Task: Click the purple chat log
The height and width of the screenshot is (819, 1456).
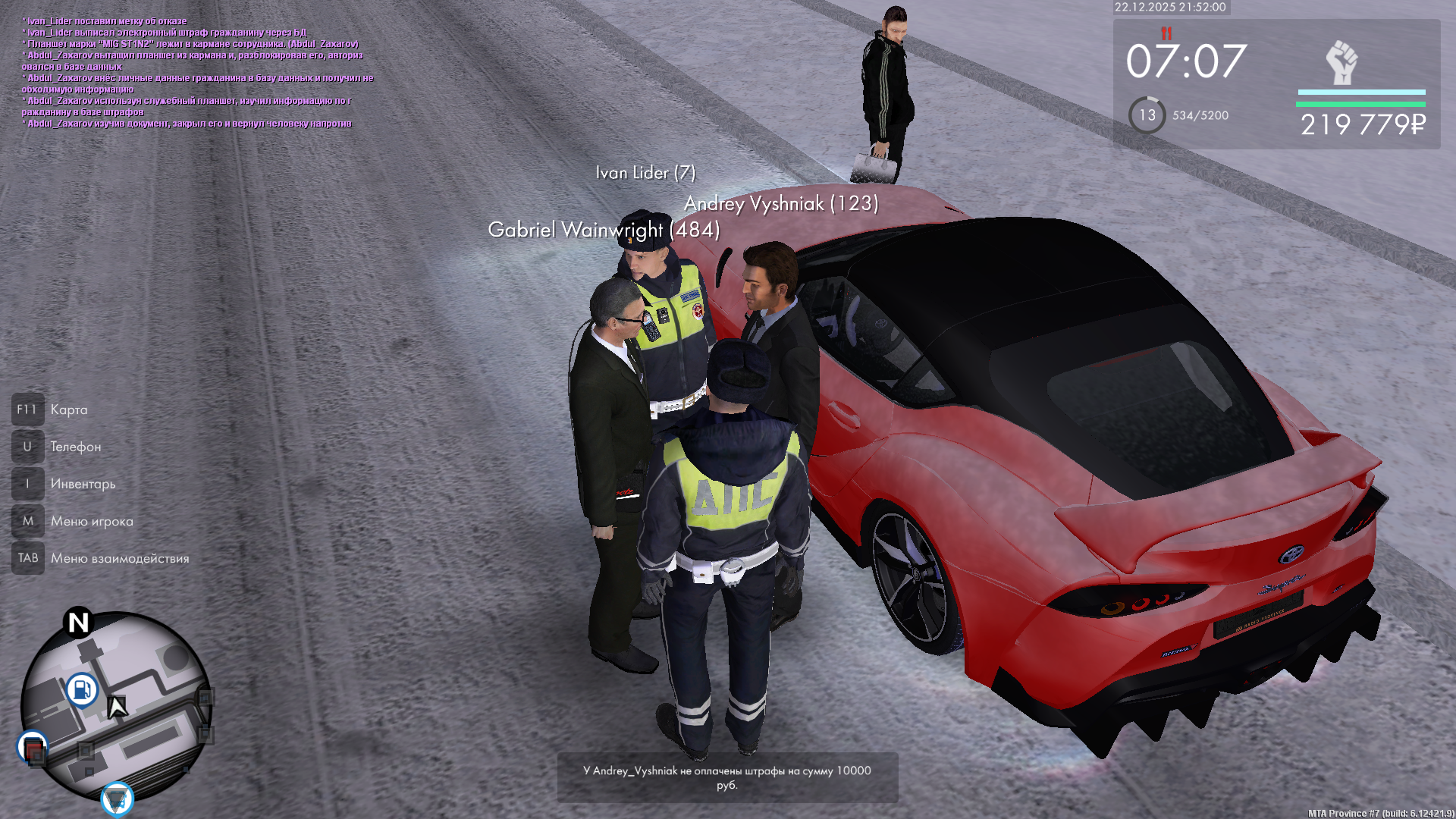Action: (x=197, y=72)
